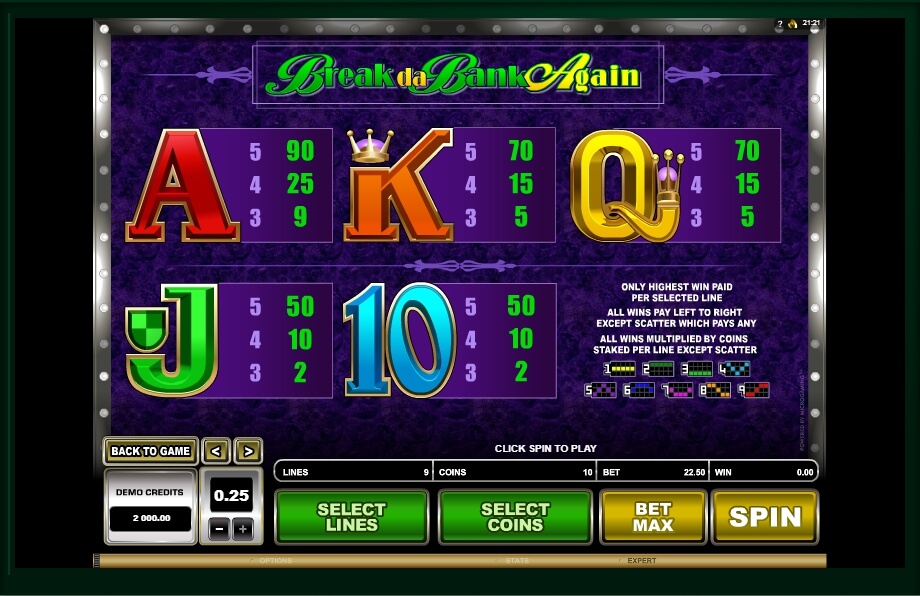Return to the game with Back To Game
This screenshot has height=596, width=920.
pyautogui.click(x=150, y=451)
